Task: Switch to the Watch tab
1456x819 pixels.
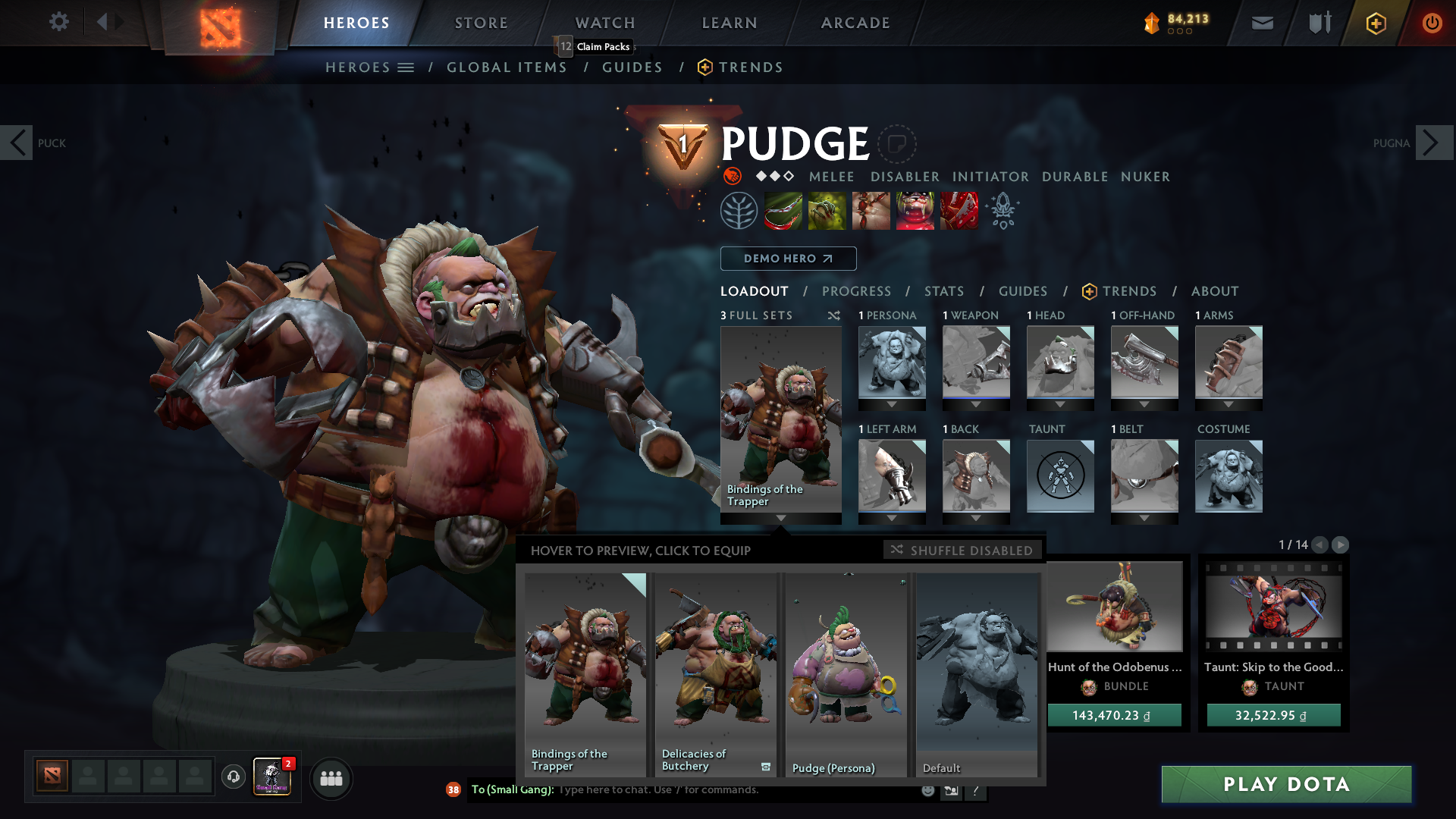Action: (x=605, y=23)
